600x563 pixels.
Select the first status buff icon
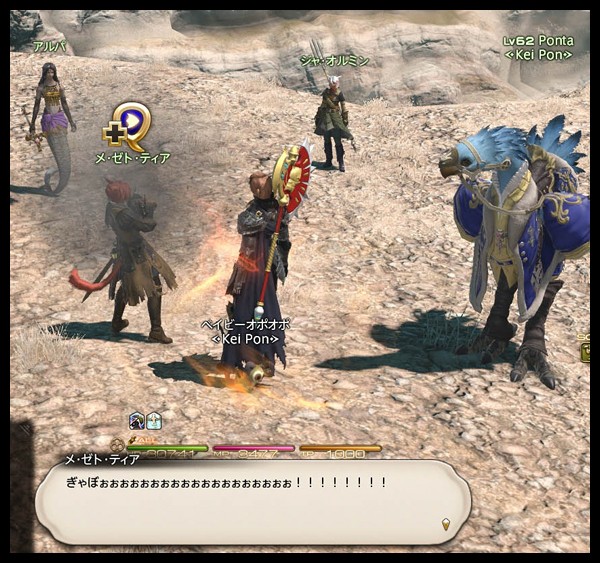coord(137,421)
